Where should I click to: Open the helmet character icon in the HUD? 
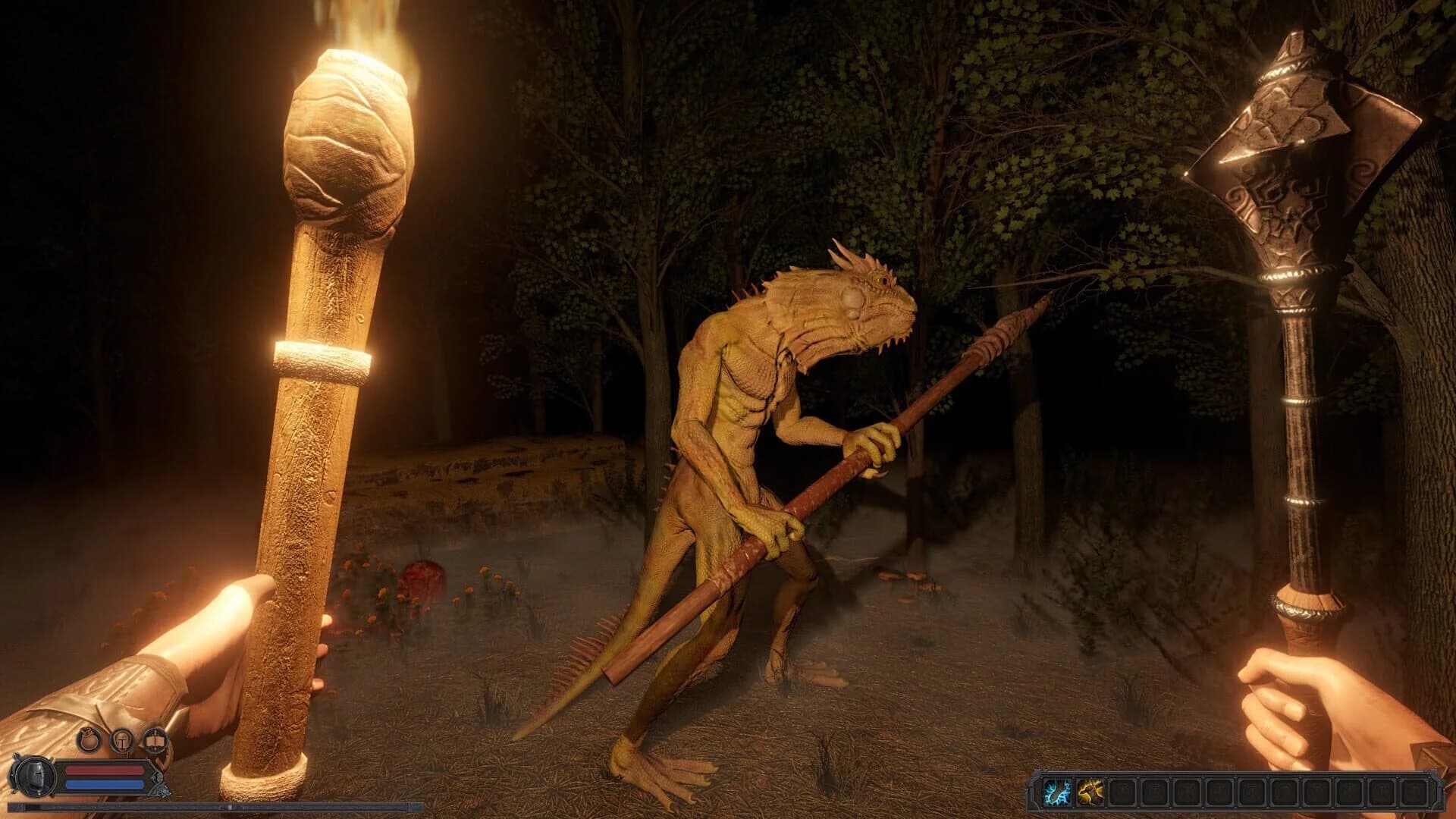(124, 740)
